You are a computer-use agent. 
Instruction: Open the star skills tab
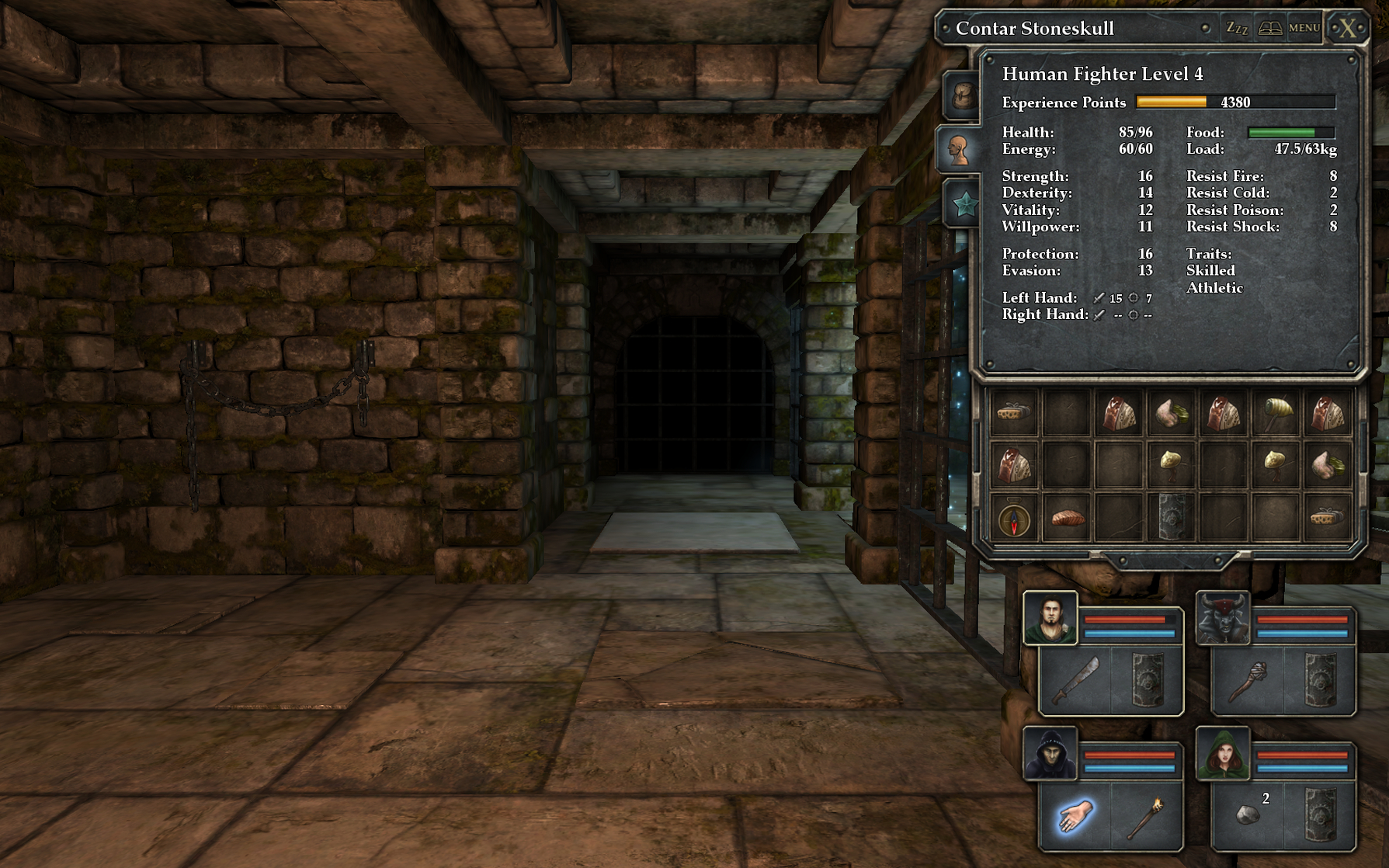coord(964,204)
